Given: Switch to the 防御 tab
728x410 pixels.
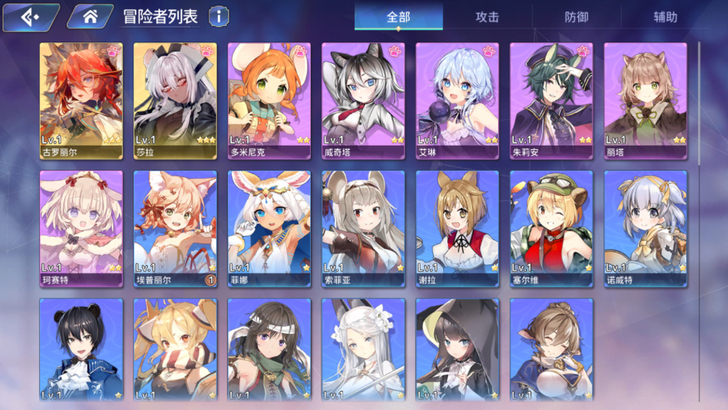Looking at the screenshot, I should pyautogui.click(x=576, y=17).
